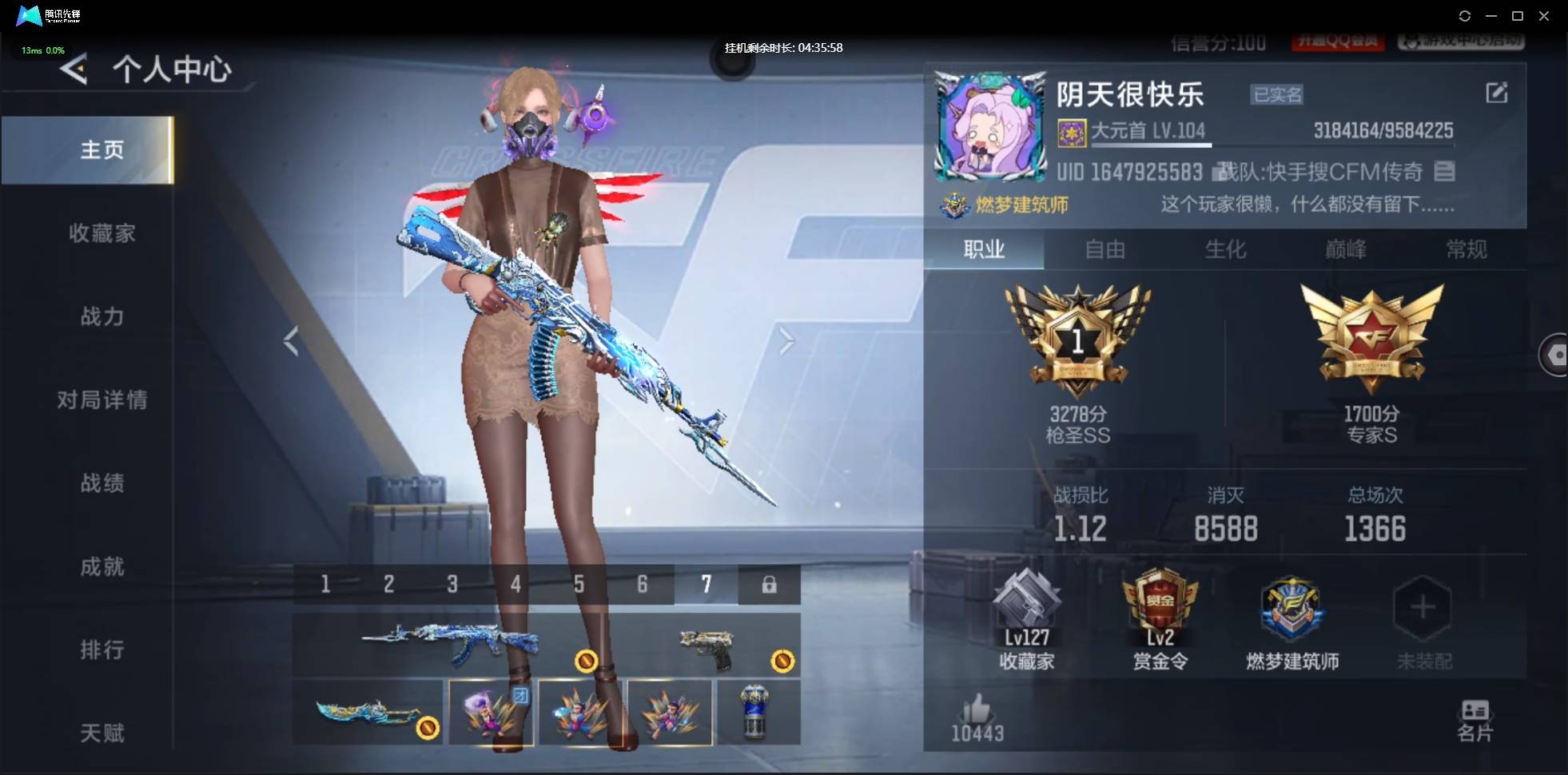The image size is (1568, 775).
Task: Open the 对局详情 sidebar menu
Action: tap(102, 400)
